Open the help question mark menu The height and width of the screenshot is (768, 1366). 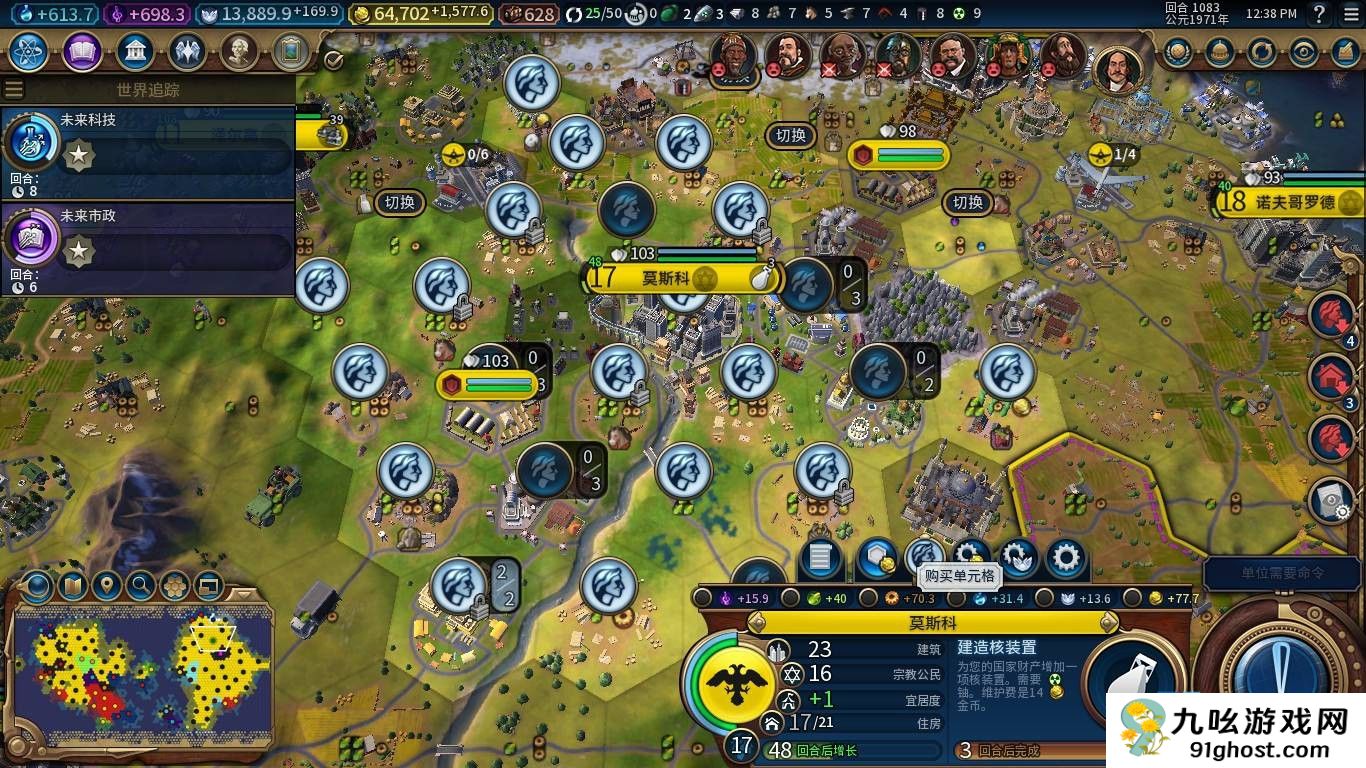(1320, 14)
